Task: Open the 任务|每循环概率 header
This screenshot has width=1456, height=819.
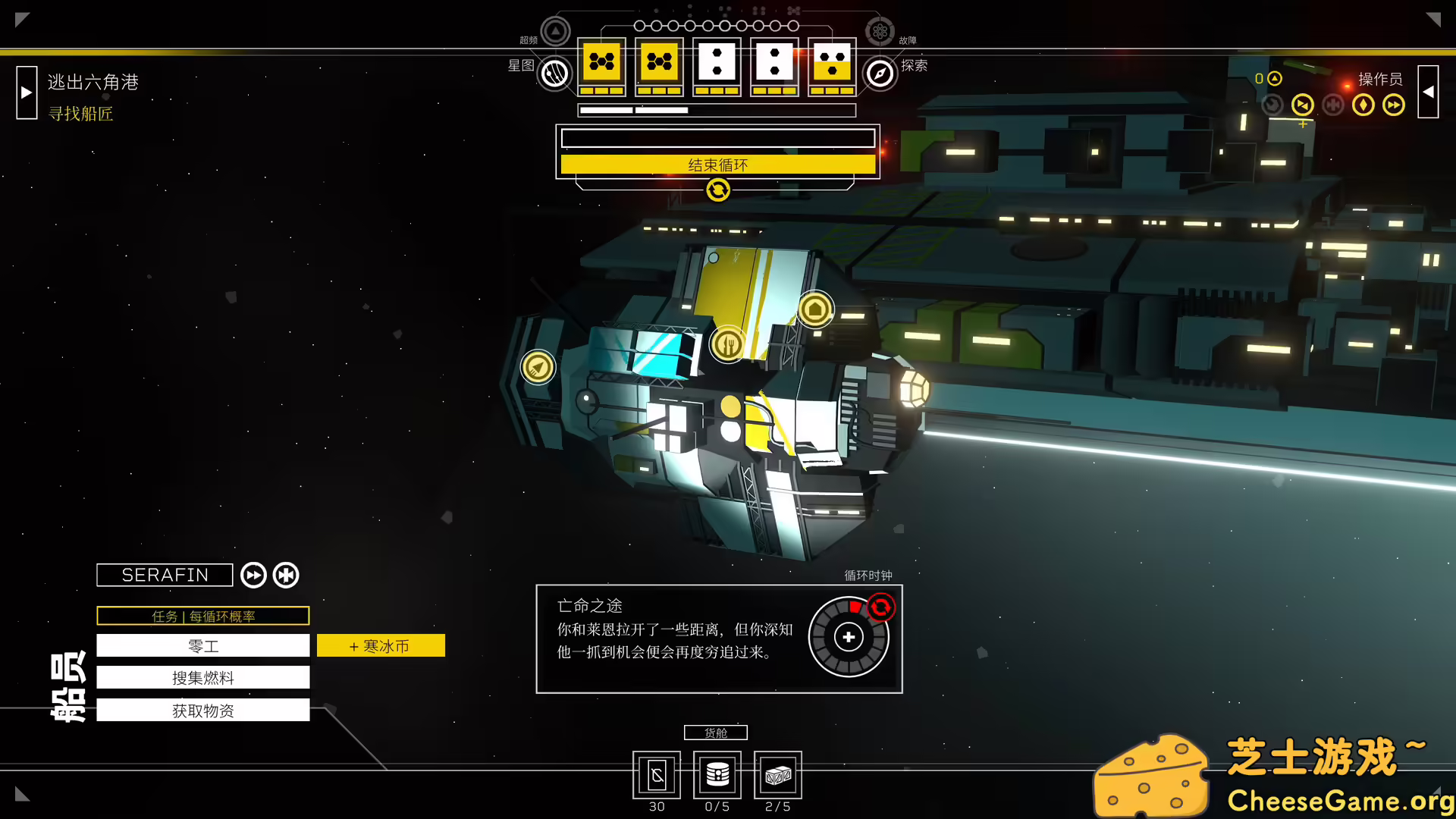Action: [202, 616]
